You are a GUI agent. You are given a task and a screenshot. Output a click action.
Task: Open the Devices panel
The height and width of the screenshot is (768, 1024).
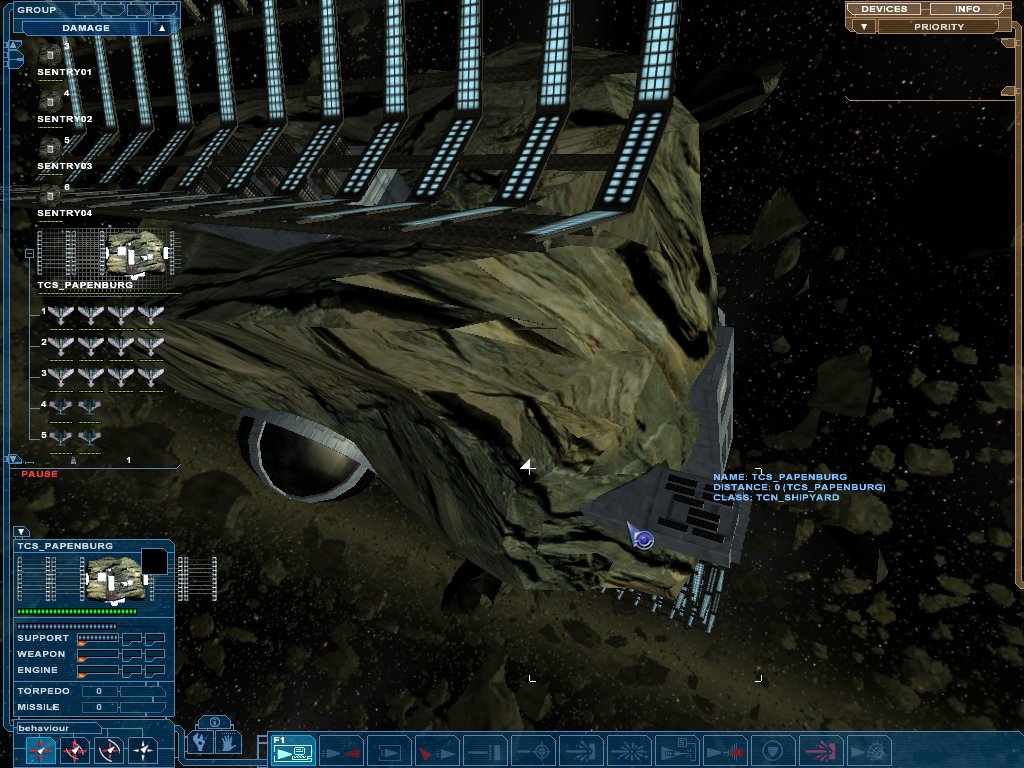[884, 9]
